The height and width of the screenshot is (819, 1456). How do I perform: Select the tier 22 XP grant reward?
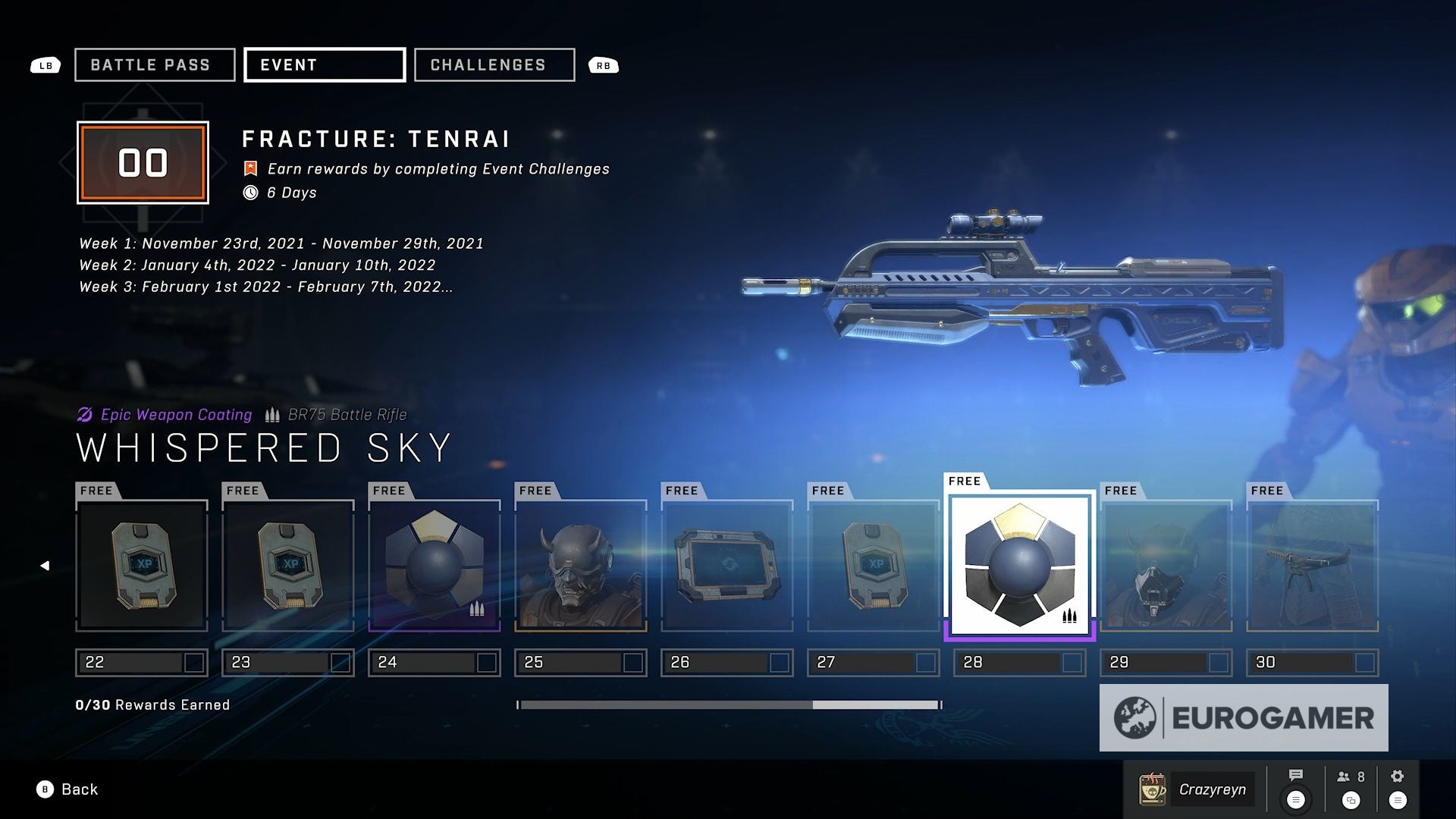(142, 566)
